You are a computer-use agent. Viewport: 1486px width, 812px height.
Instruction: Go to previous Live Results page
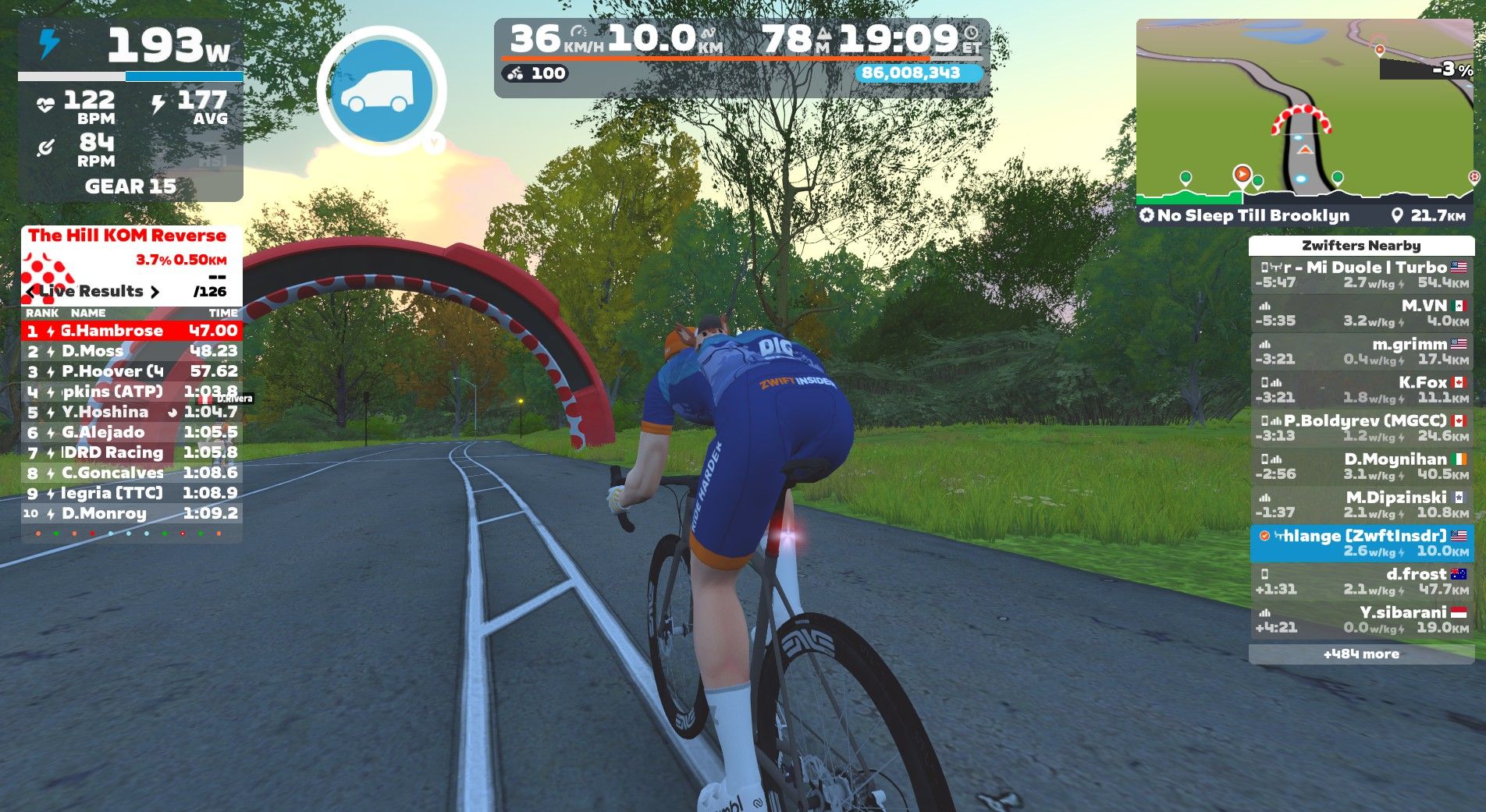31,292
